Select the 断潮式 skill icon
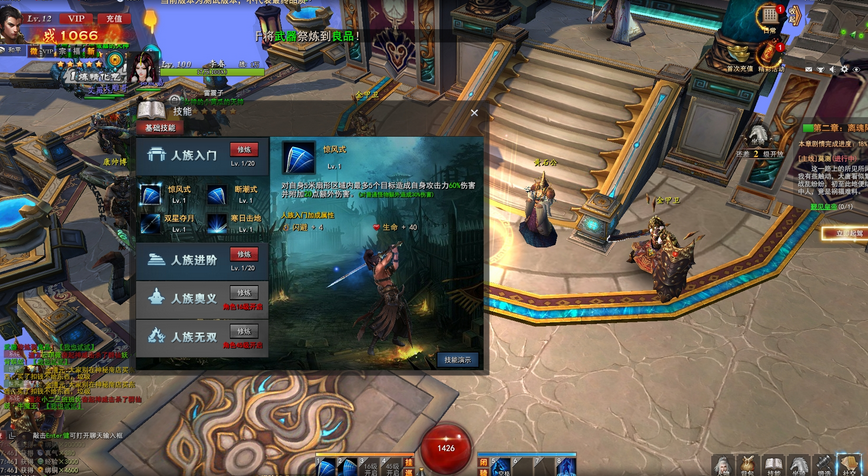The height and width of the screenshot is (476, 868). (x=217, y=195)
